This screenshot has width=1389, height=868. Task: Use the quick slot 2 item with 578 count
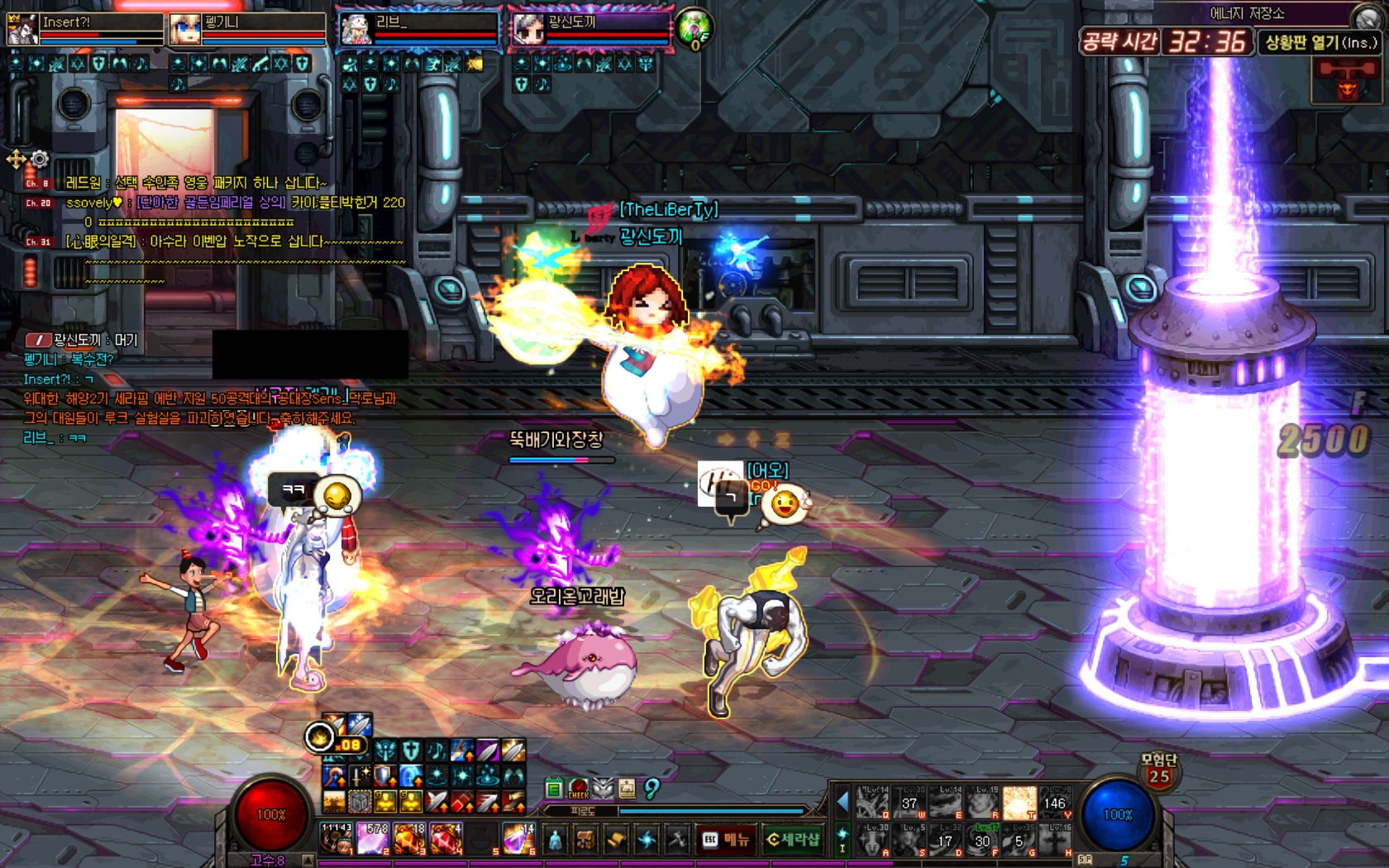pos(374,838)
